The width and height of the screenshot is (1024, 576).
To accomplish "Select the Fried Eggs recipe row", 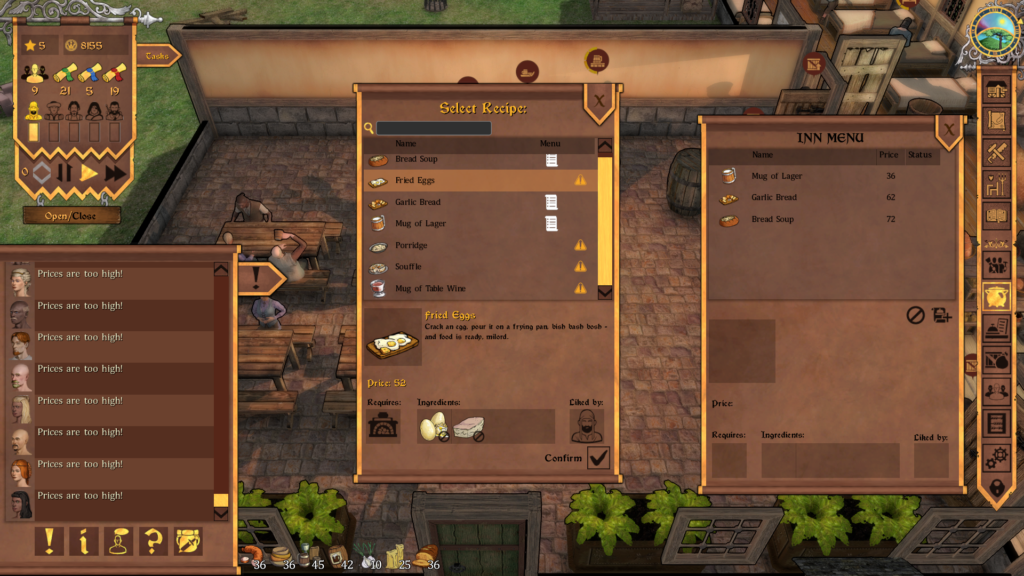I will tap(470, 181).
